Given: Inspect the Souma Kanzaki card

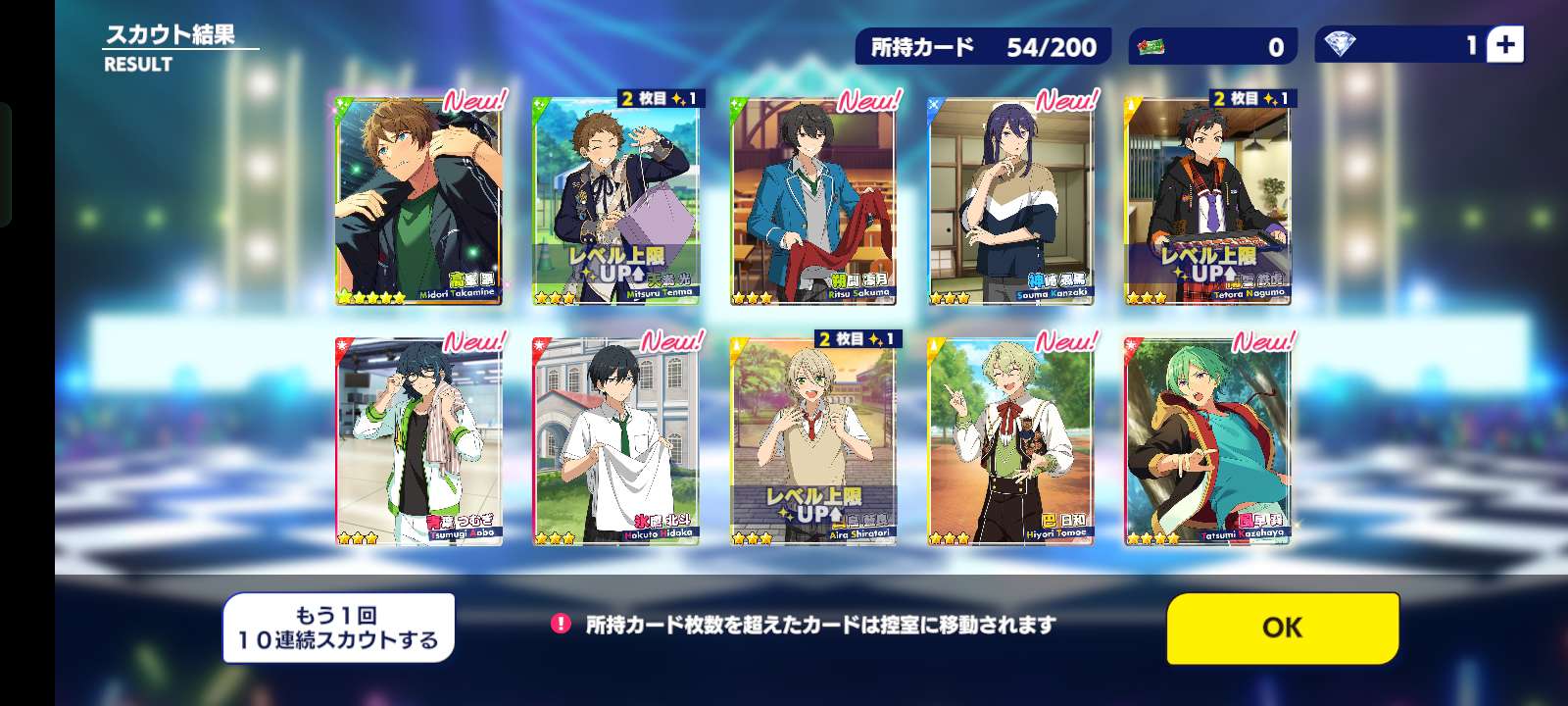Looking at the screenshot, I should pyautogui.click(x=1010, y=201).
